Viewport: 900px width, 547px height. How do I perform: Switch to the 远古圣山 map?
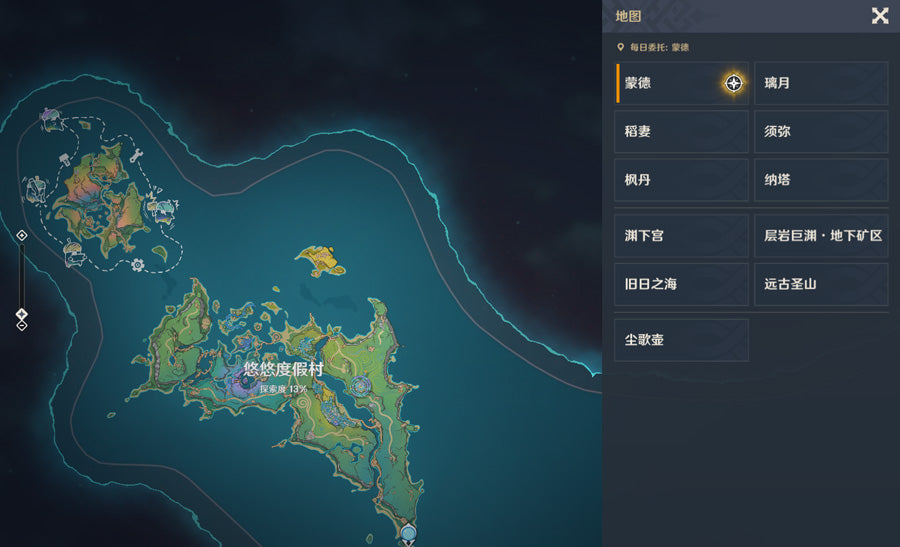(x=821, y=284)
